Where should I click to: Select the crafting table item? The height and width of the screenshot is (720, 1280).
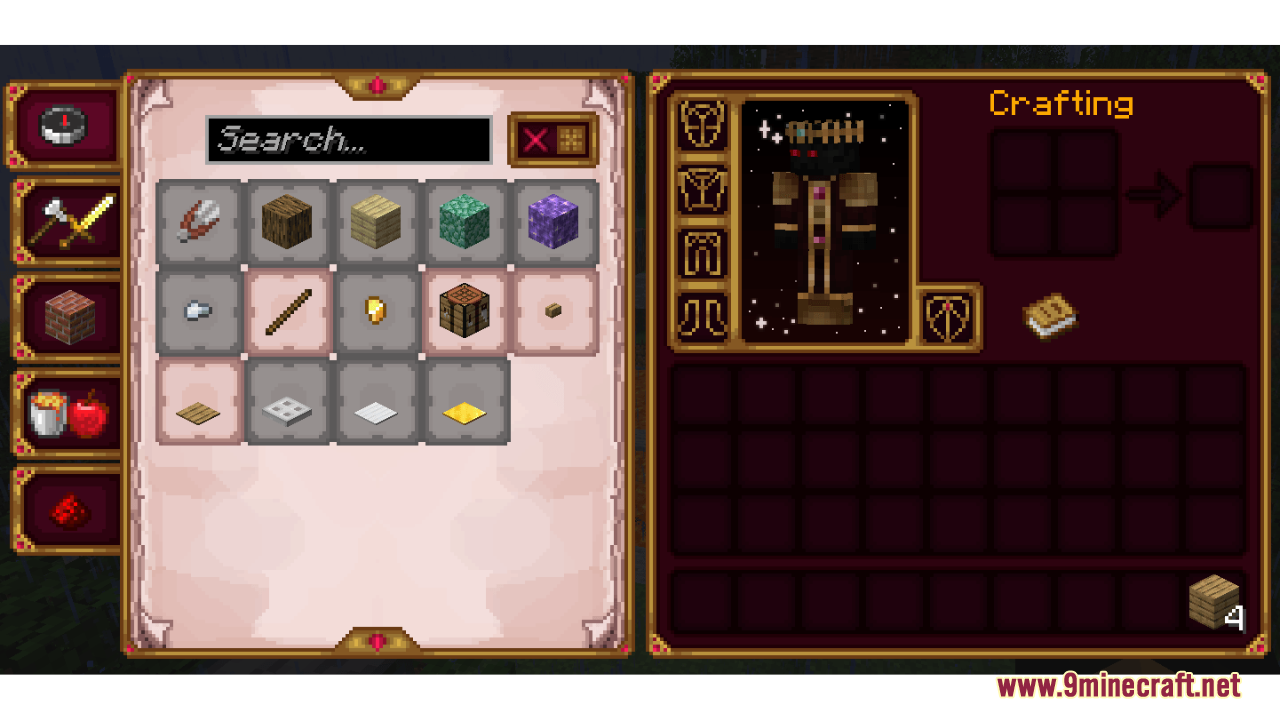pos(465,311)
